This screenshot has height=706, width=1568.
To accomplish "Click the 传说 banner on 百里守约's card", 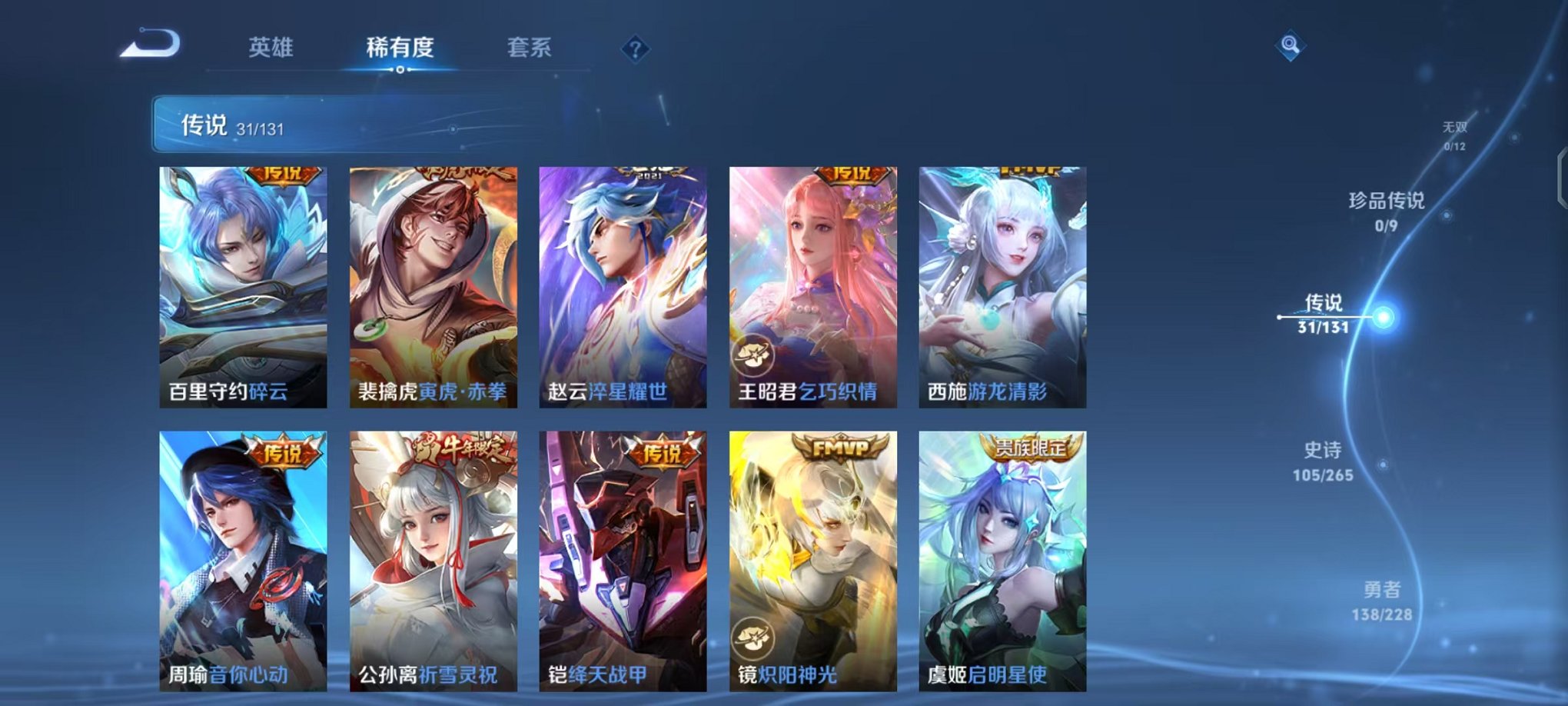I will pos(284,175).
